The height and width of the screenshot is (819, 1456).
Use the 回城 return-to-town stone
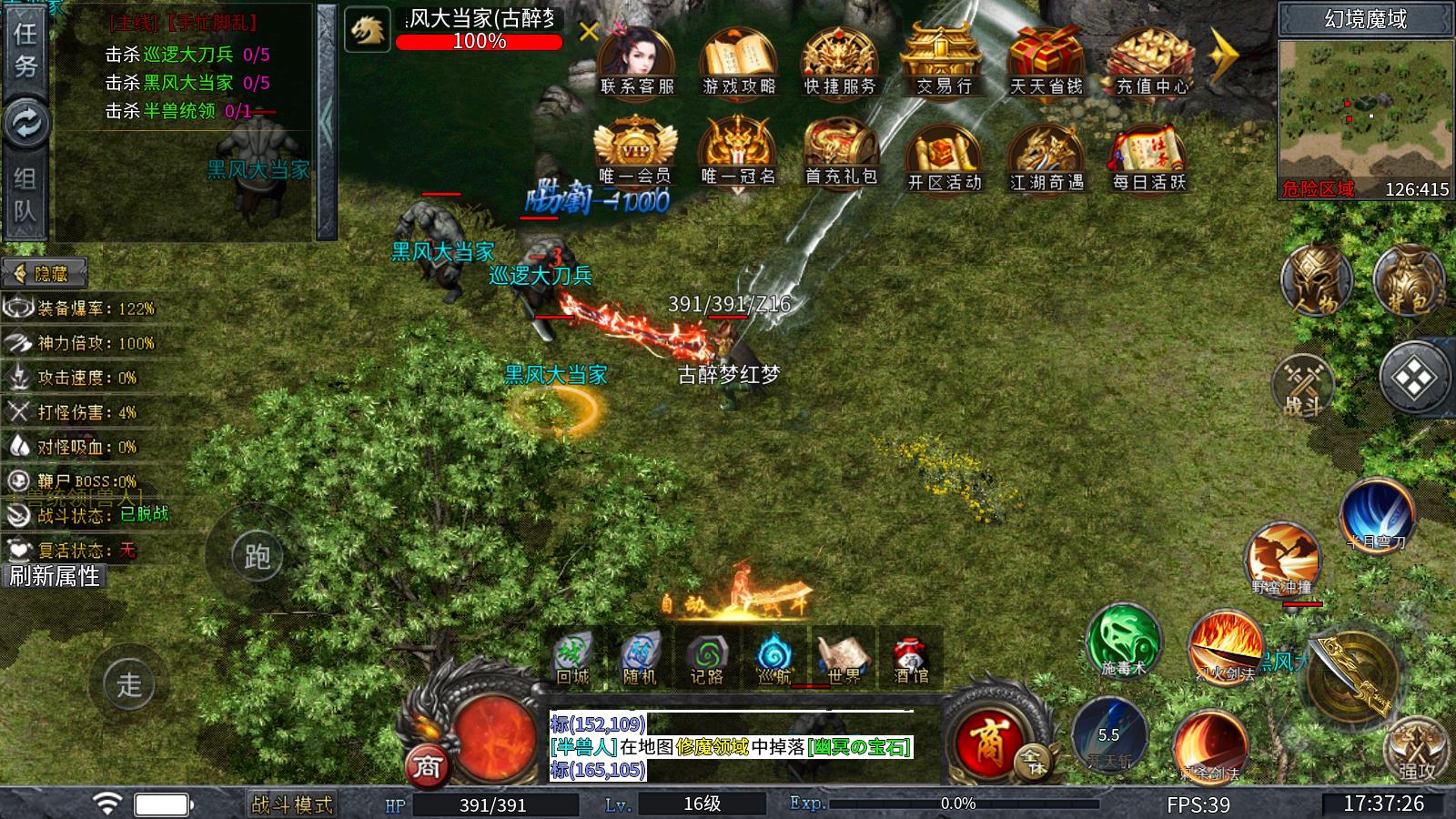pos(572,657)
